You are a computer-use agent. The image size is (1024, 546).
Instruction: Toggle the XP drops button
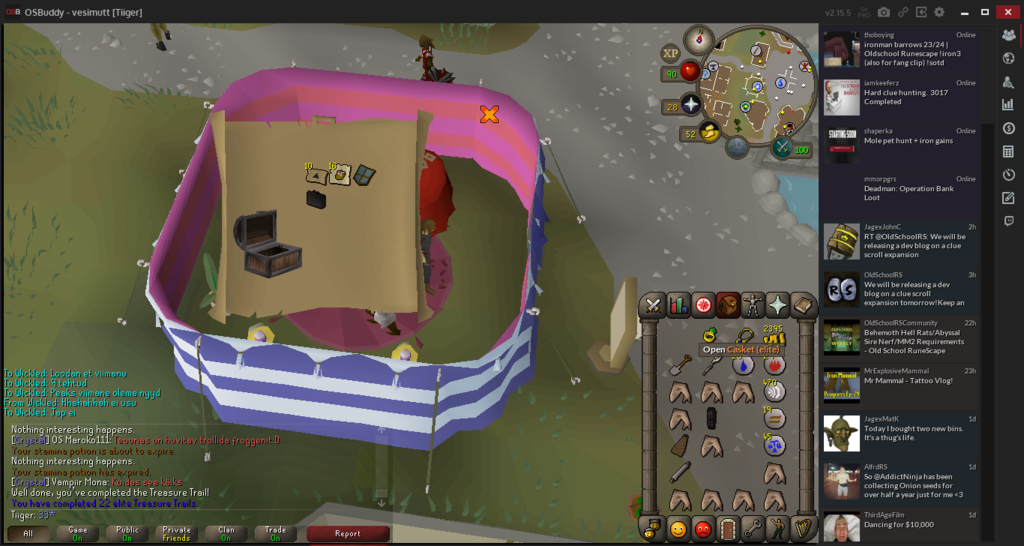point(671,53)
